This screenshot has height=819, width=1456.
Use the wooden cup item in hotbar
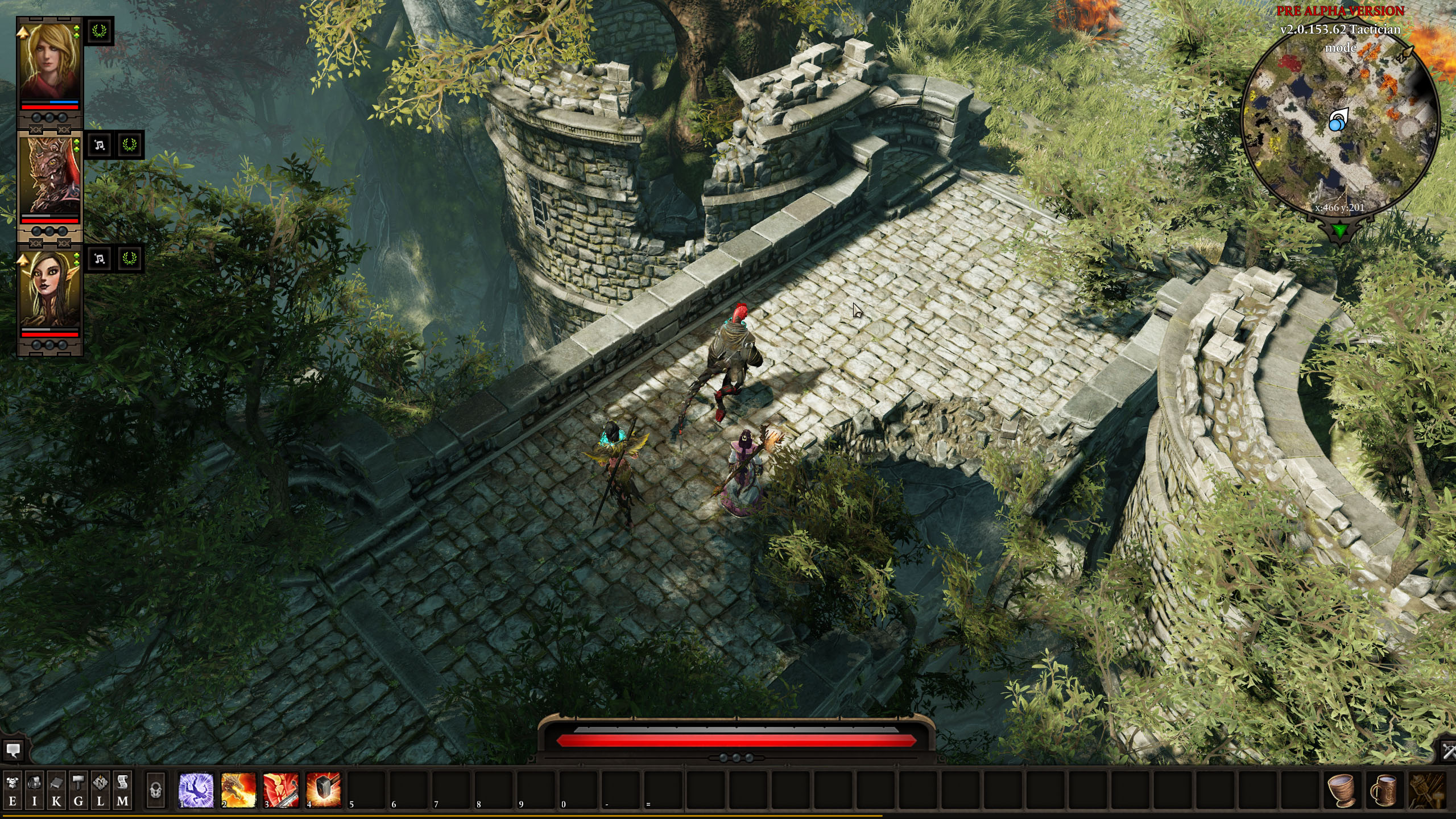coord(1342,790)
